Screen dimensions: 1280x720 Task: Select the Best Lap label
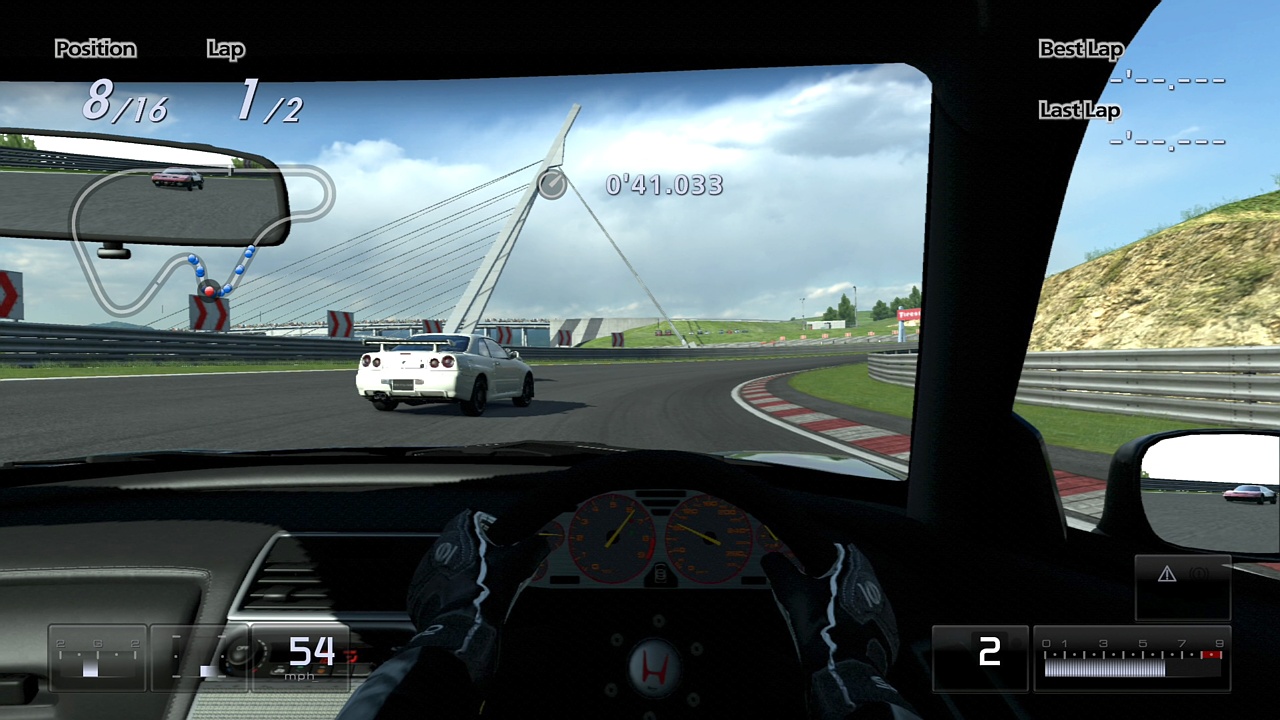[x=1080, y=48]
